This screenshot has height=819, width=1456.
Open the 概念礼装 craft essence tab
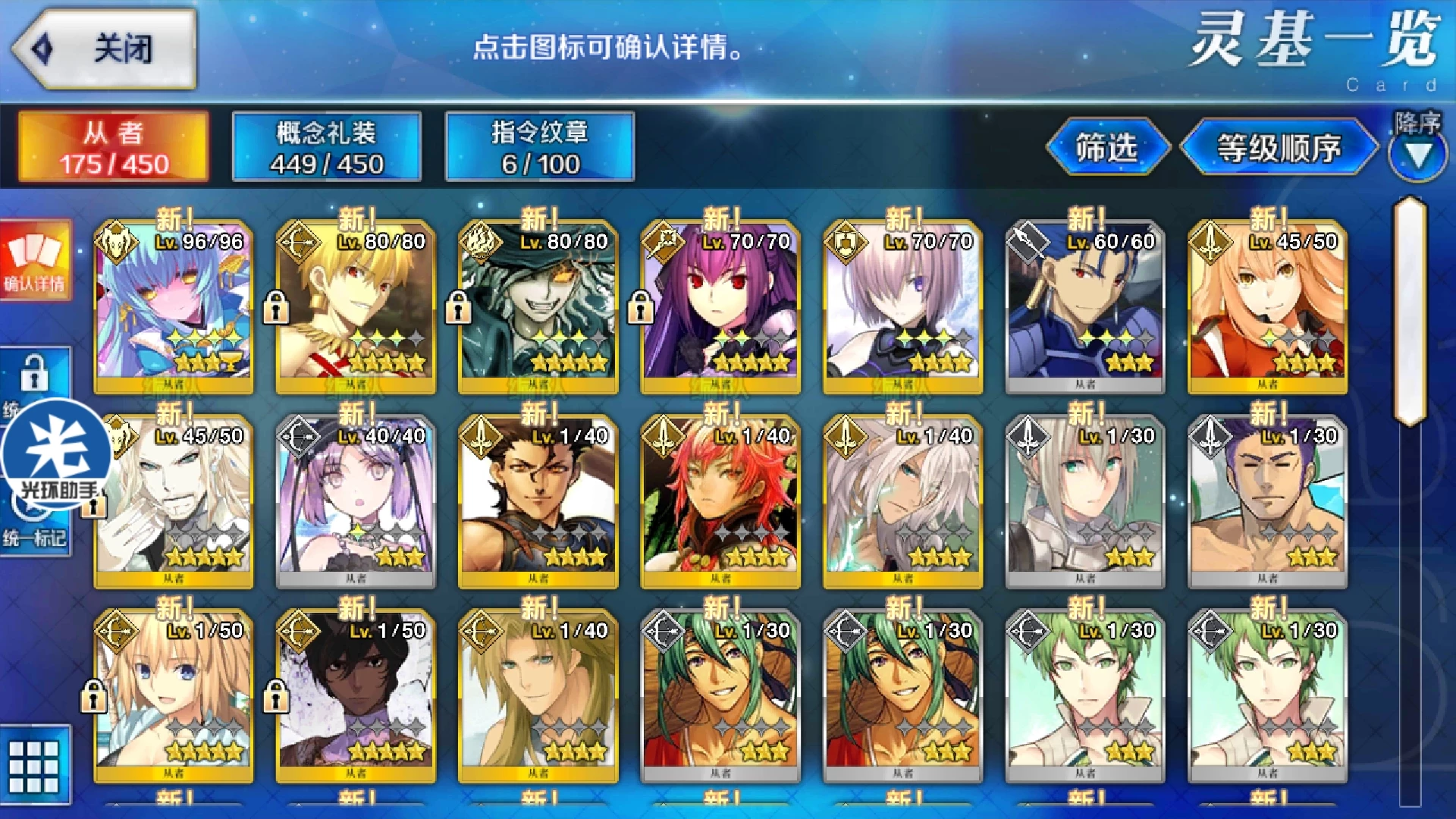(326, 146)
